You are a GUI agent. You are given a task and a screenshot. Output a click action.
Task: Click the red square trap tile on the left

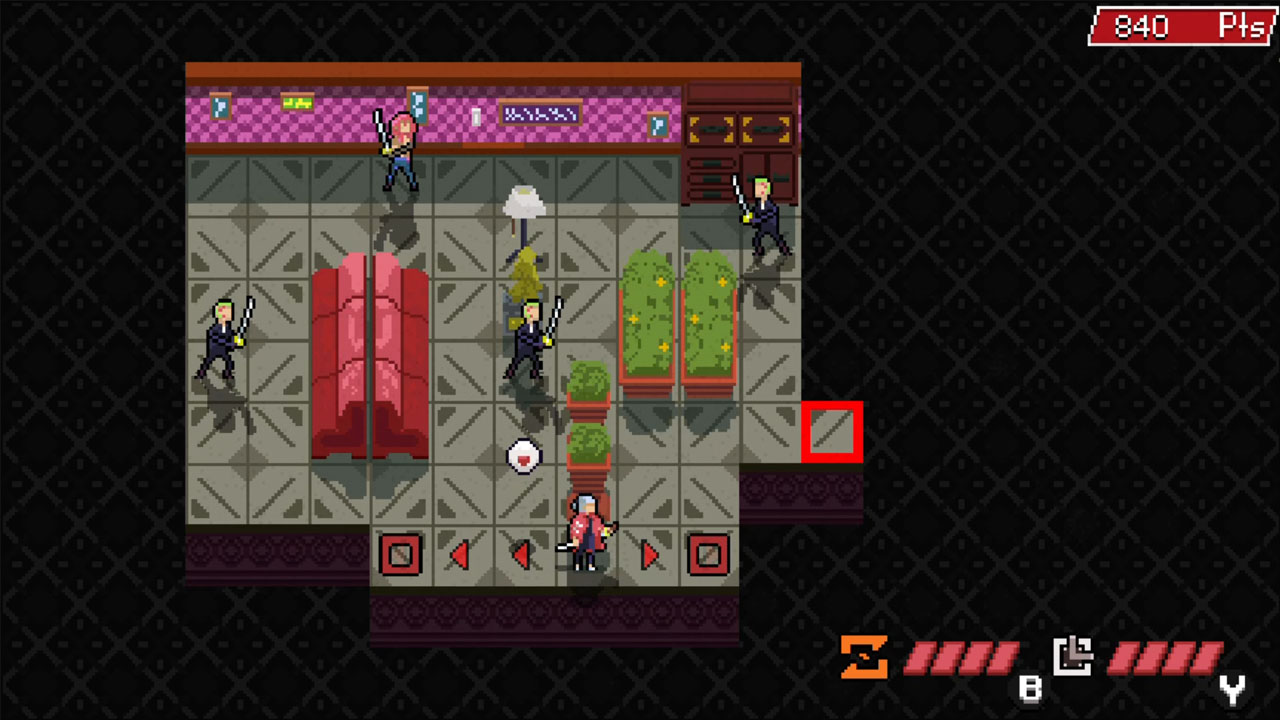pos(400,556)
